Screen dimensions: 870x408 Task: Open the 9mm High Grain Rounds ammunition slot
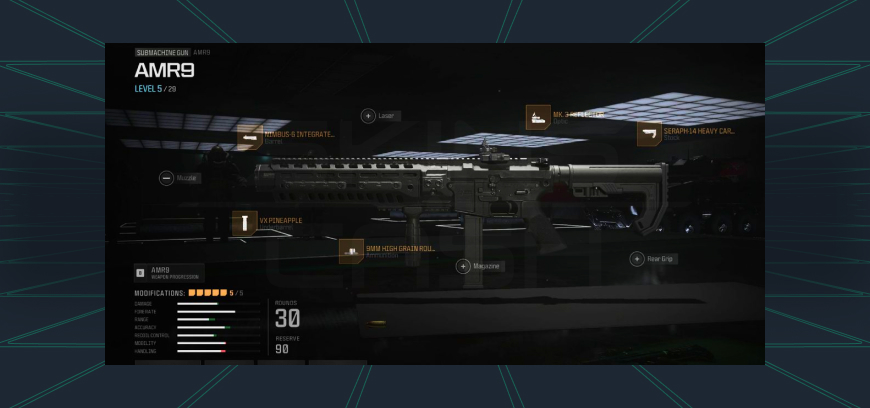(351, 251)
